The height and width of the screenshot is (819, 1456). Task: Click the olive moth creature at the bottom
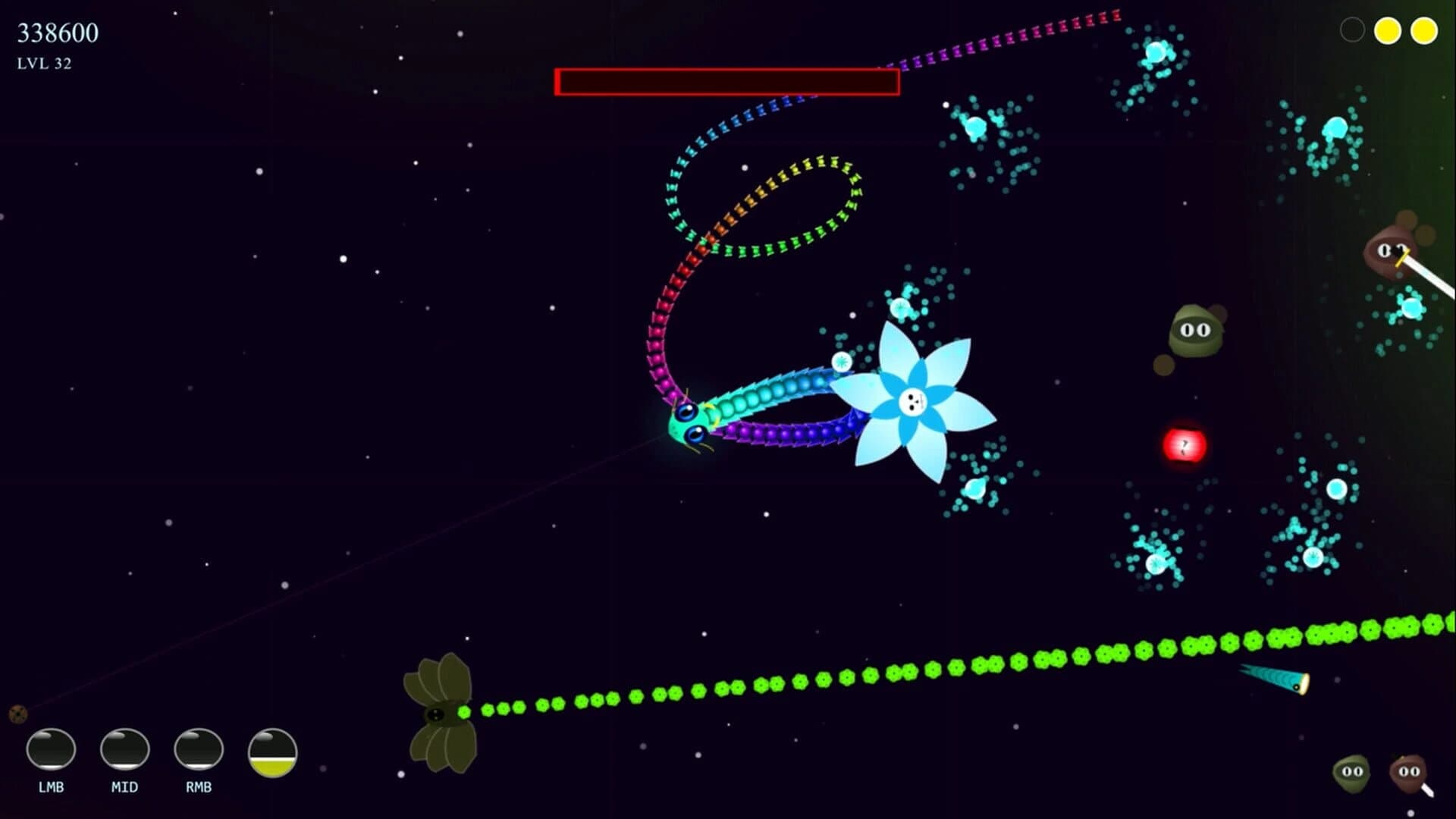(436, 709)
